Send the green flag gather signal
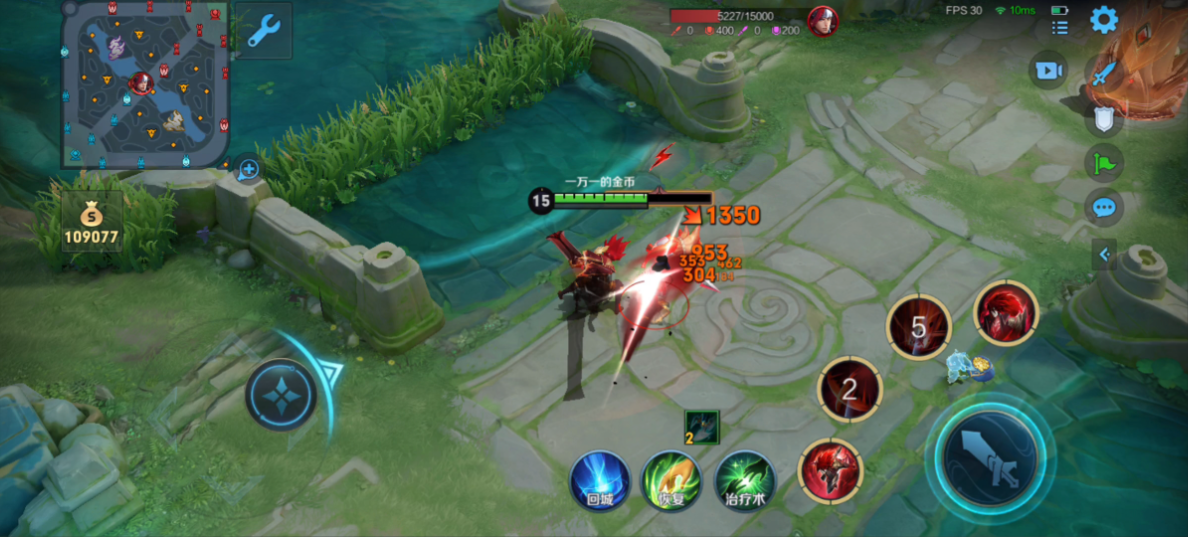1188x537 pixels. pos(1104,163)
